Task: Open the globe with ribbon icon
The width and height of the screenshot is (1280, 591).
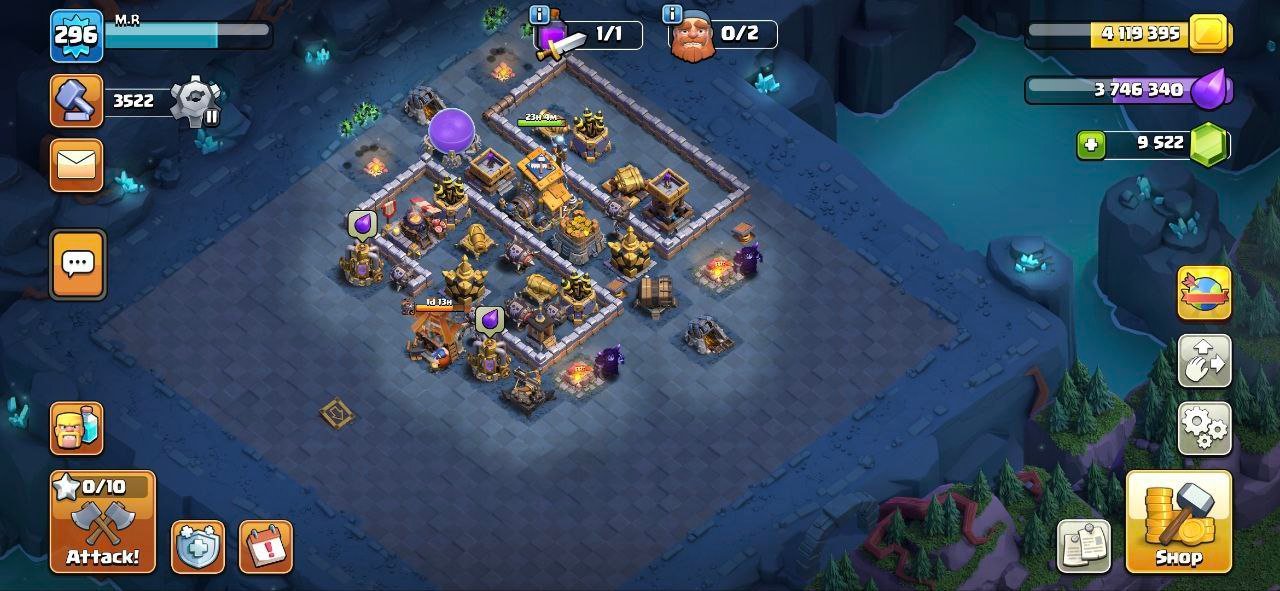Action: pos(1204,293)
